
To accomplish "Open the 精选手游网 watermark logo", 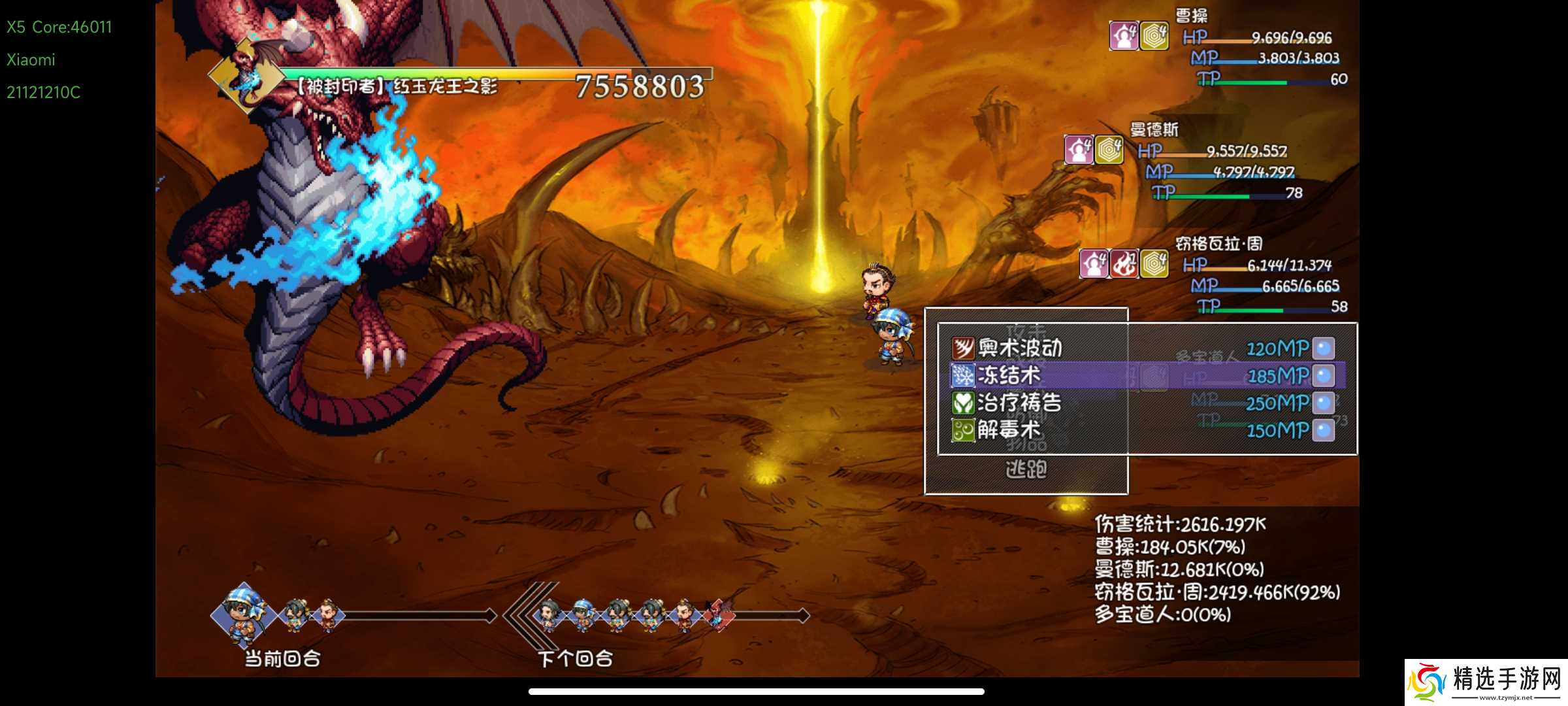I will pos(1486,682).
